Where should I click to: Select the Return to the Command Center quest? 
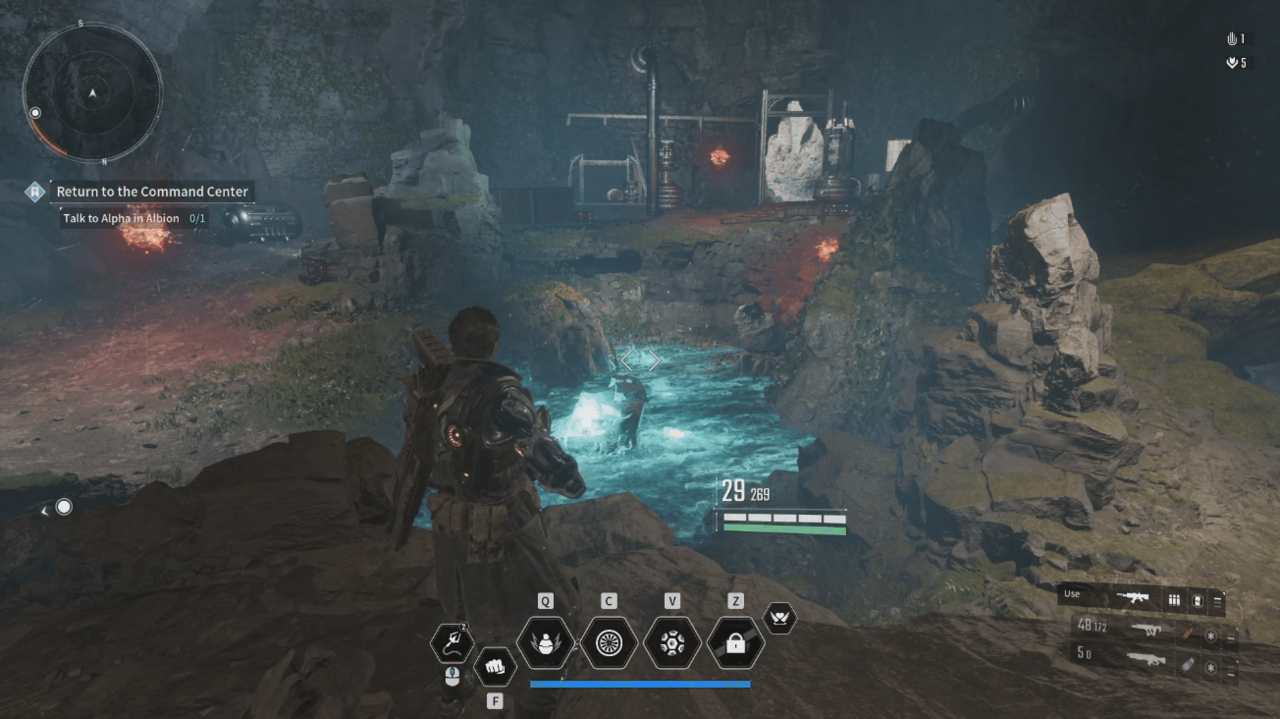(152, 191)
